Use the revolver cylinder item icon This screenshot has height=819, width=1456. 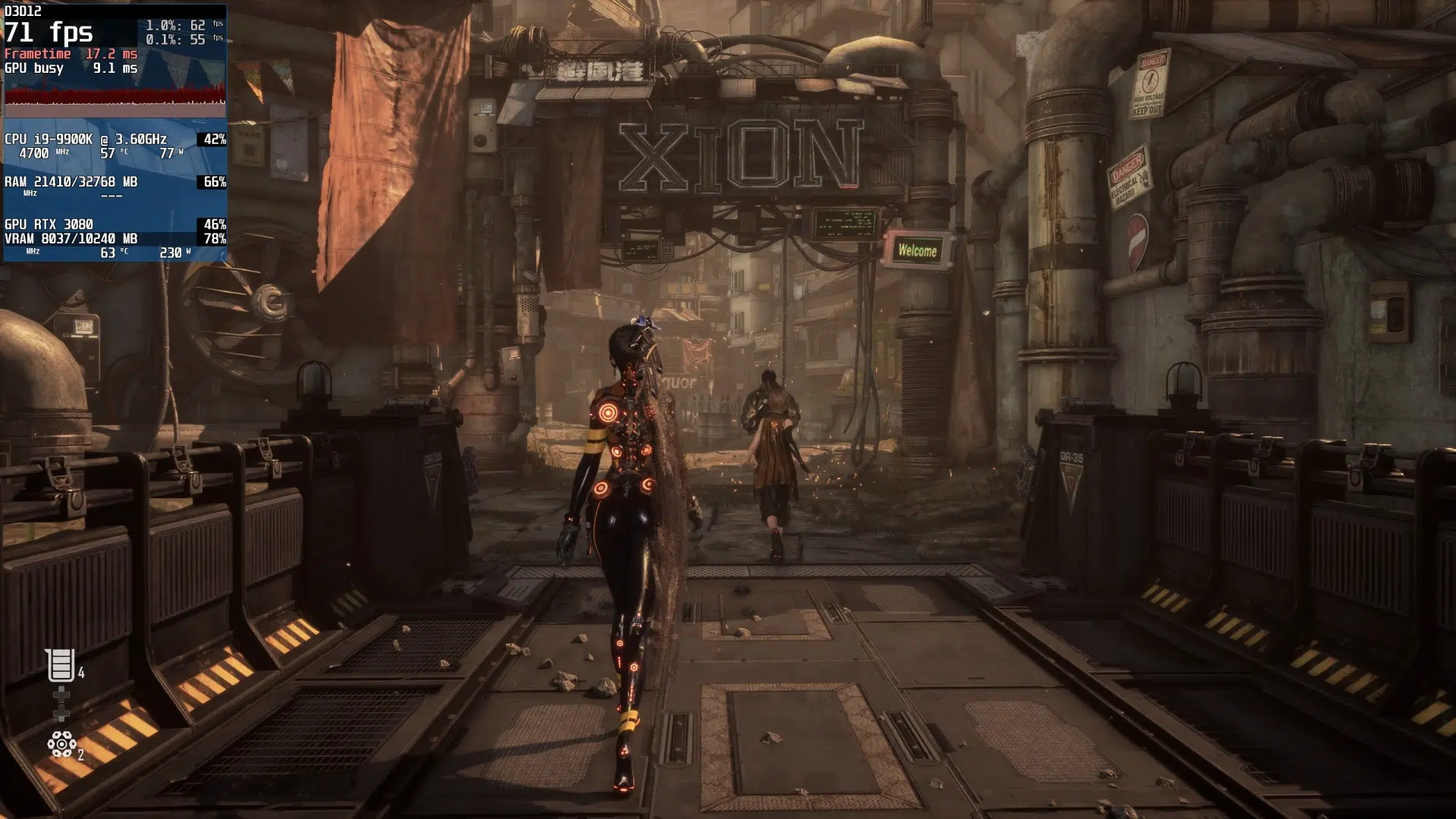click(x=61, y=744)
